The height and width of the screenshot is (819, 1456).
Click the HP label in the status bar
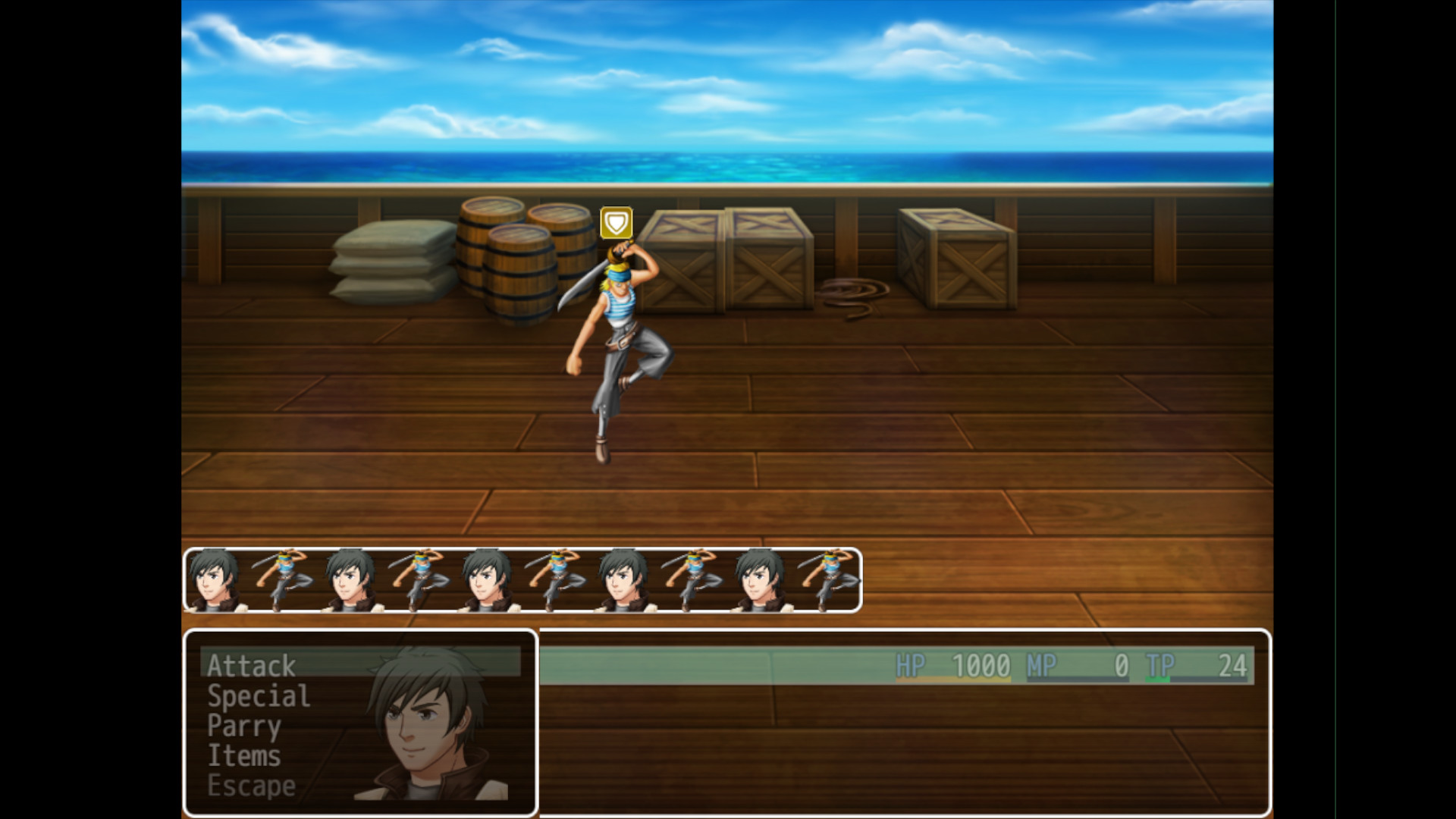tap(909, 666)
